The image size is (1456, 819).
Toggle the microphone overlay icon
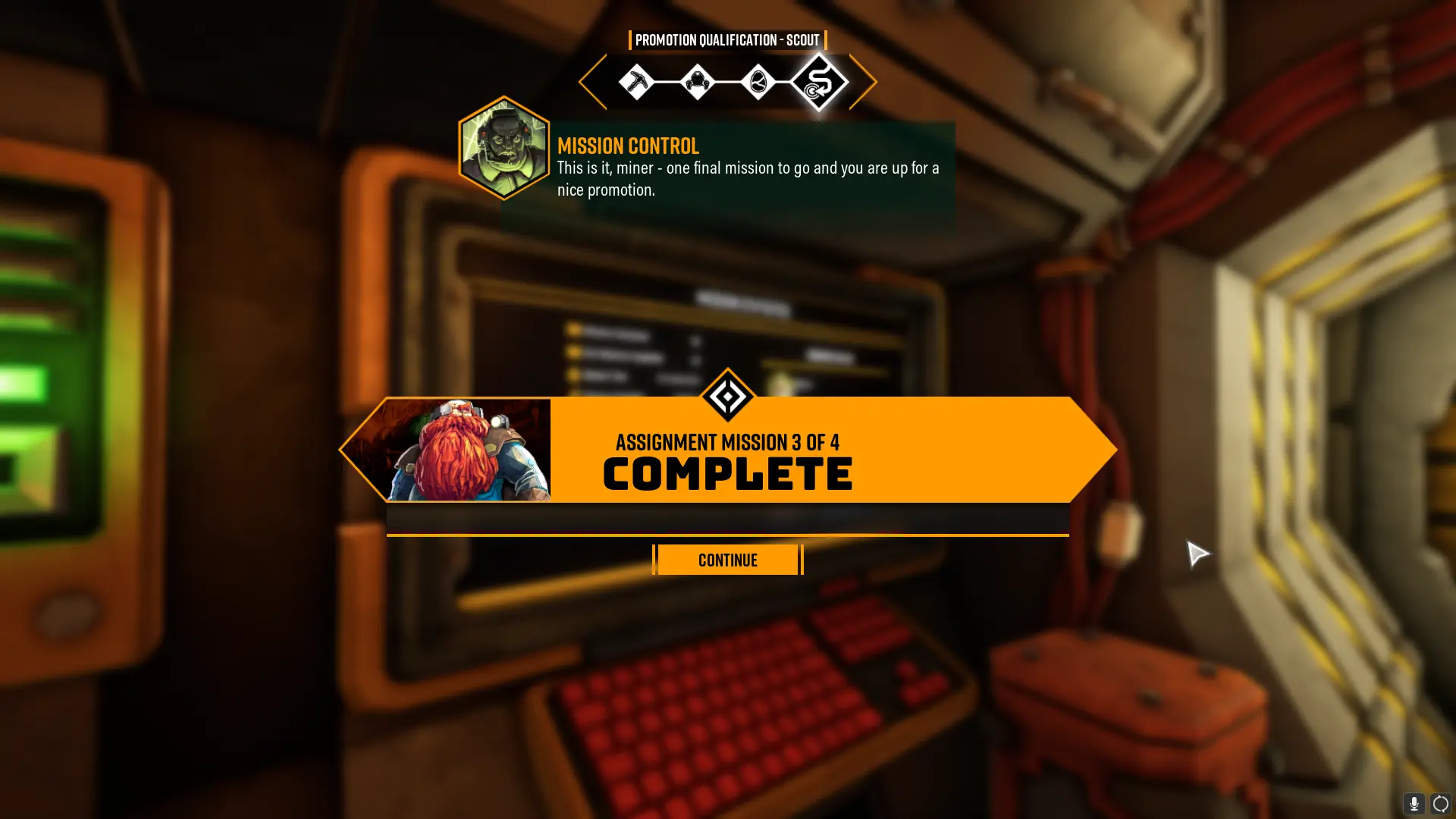tap(1414, 804)
